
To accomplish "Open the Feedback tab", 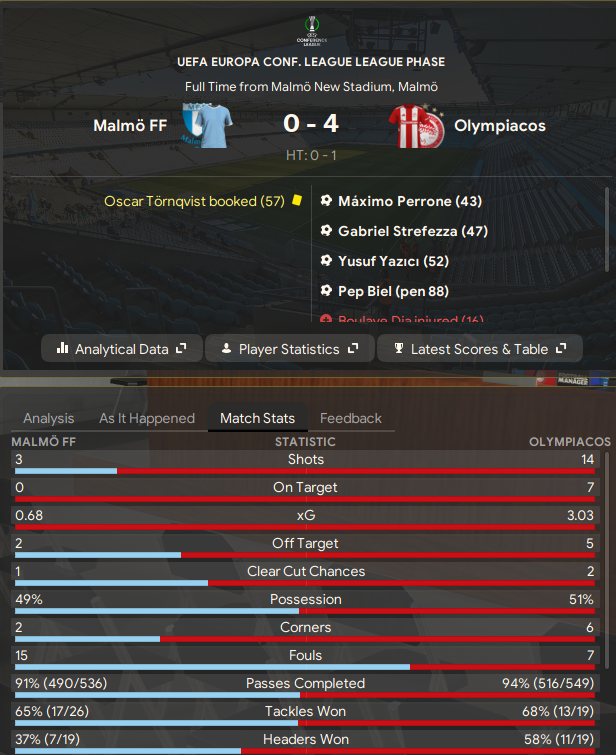I will tap(351, 418).
